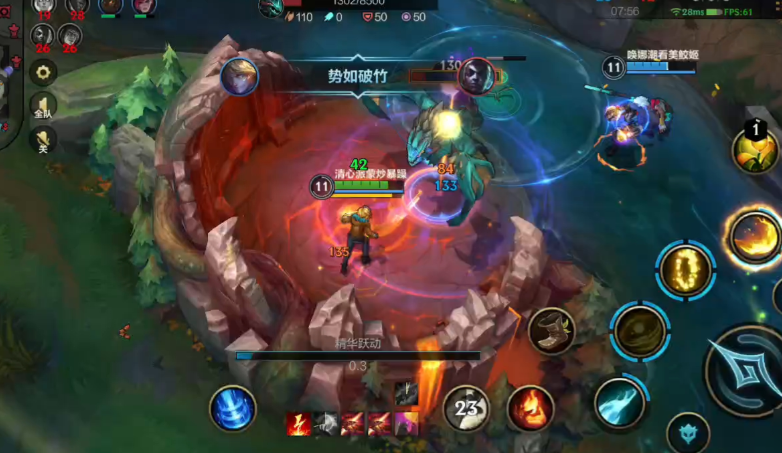Cast the blue ice shard ability
Screen dimensions: 782x453
pyautogui.click(x=620, y=402)
